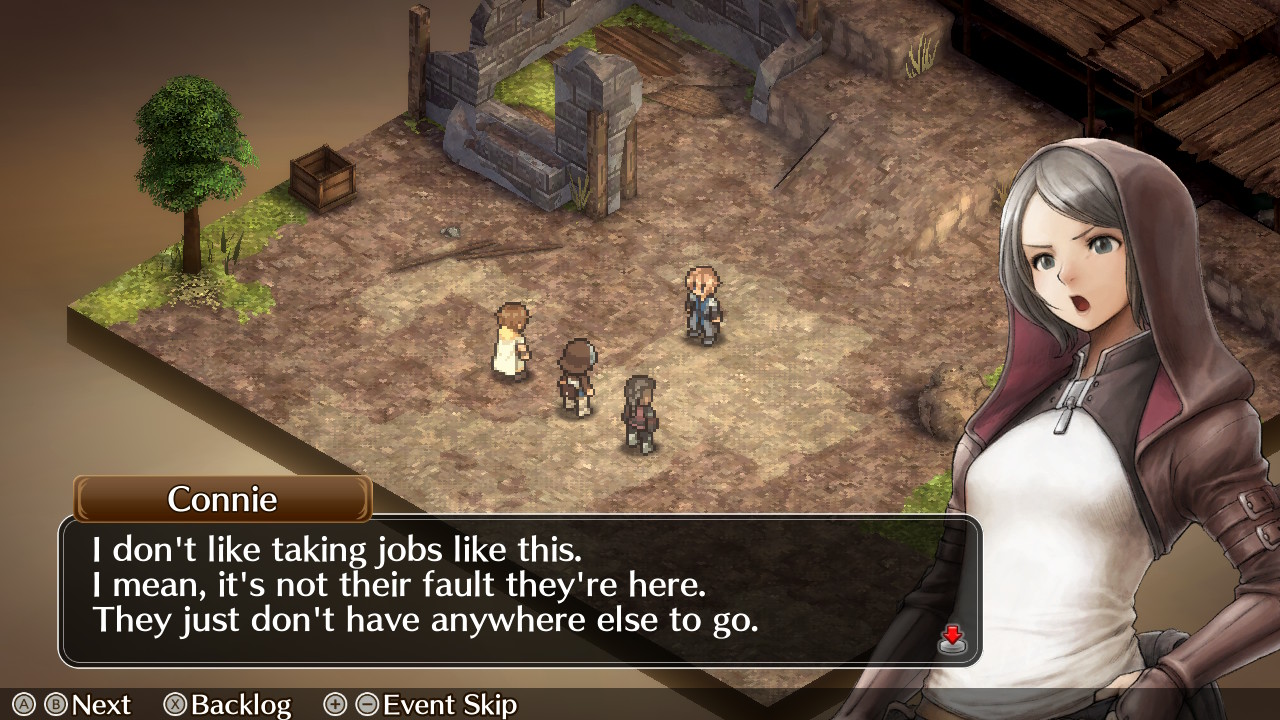The width and height of the screenshot is (1280, 720).
Task: Select Connie's character portrait on the right
Action: (1090, 300)
